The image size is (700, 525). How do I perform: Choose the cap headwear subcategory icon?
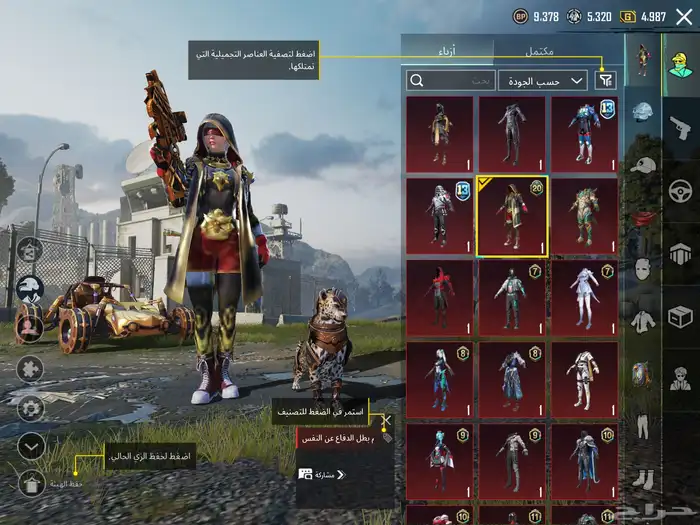[642, 164]
